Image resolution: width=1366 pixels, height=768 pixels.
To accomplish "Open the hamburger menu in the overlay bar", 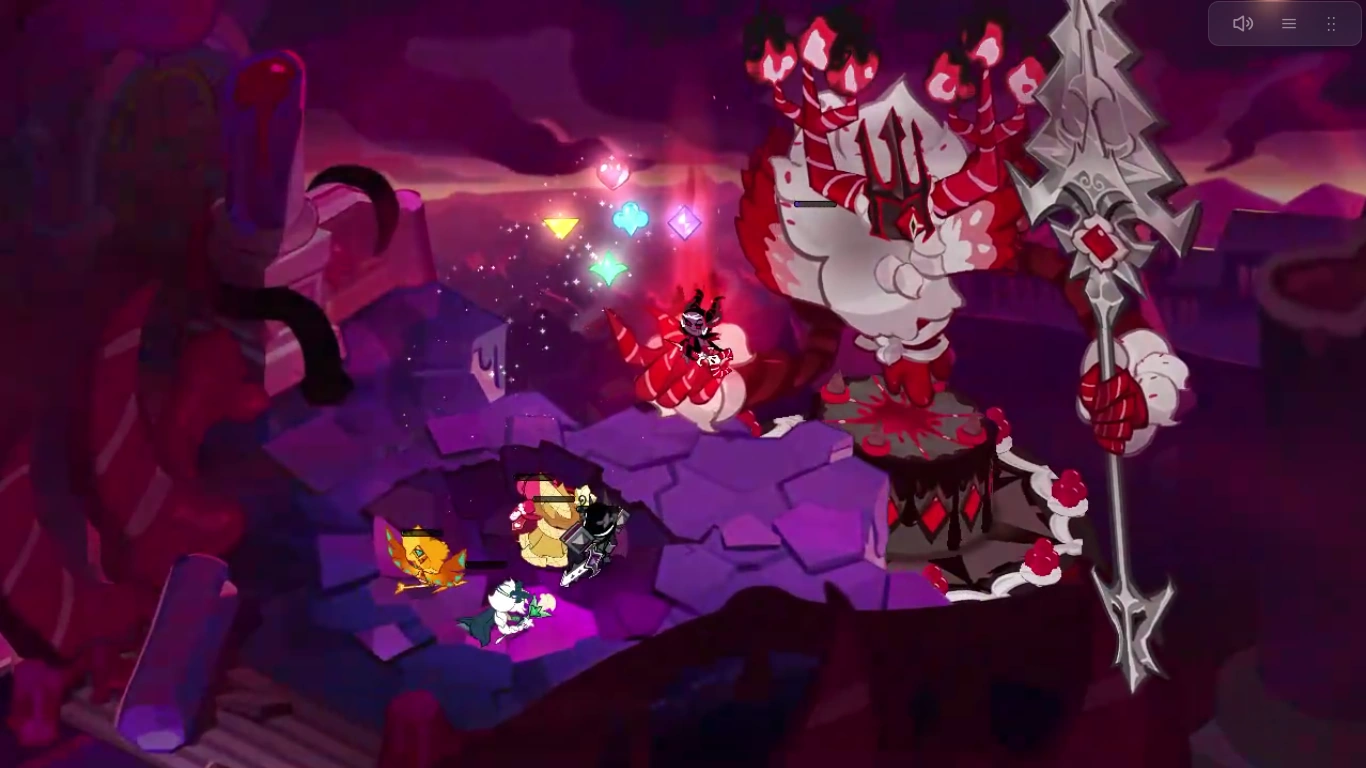I will click(x=1288, y=23).
